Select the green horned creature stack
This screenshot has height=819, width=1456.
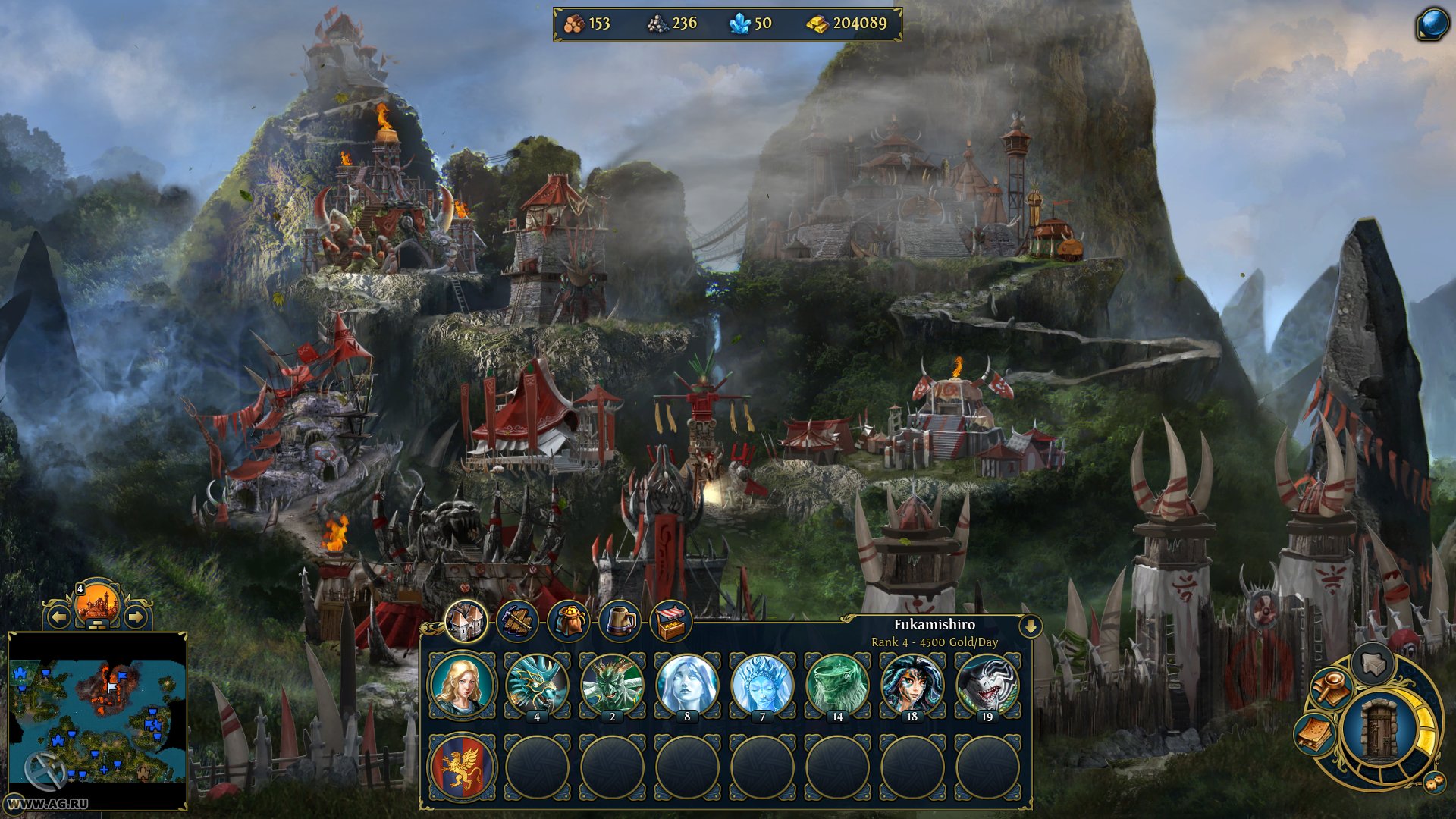click(x=612, y=686)
